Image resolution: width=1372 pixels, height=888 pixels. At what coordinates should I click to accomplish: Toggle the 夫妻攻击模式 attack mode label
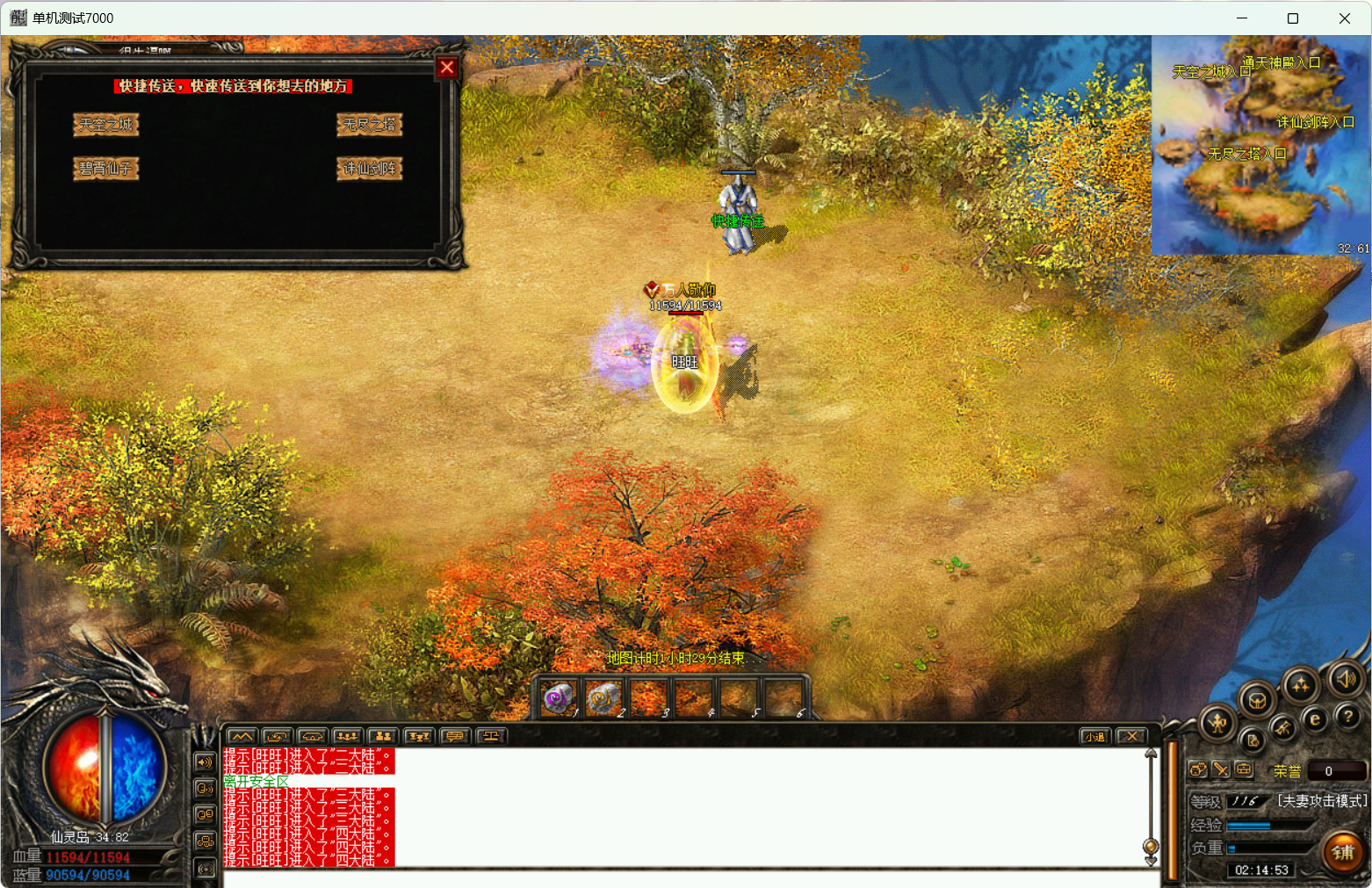1322,800
